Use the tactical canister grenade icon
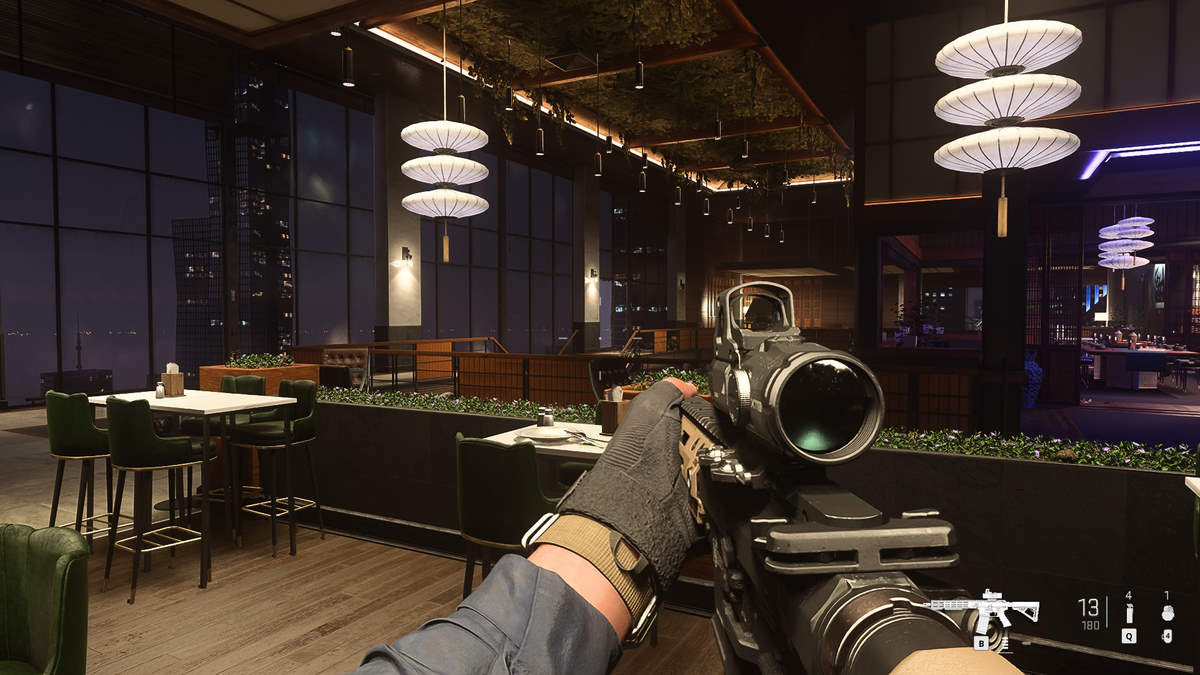Screen dimensions: 1200x675 click(x=1129, y=613)
